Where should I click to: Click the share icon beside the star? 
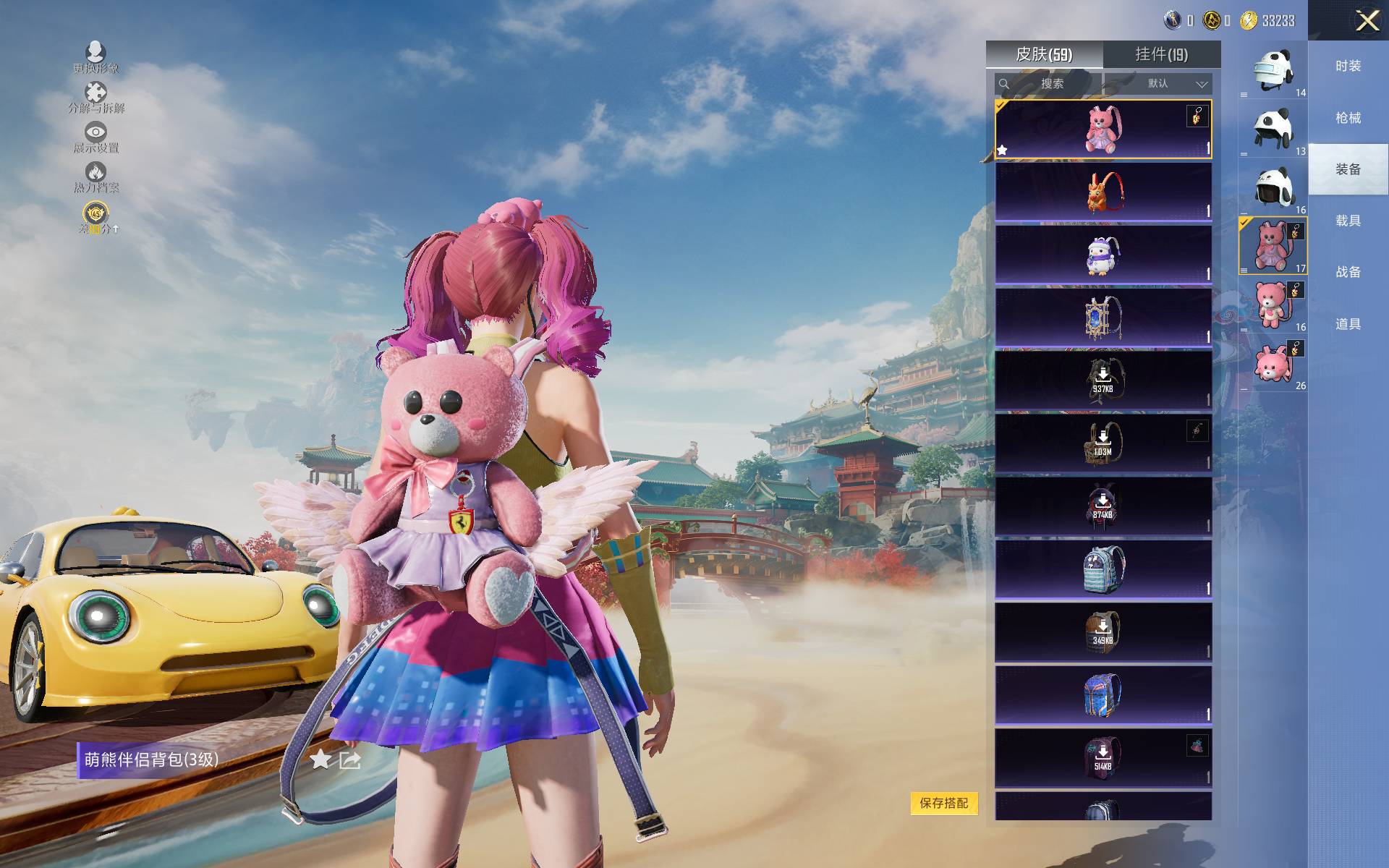click(x=350, y=759)
